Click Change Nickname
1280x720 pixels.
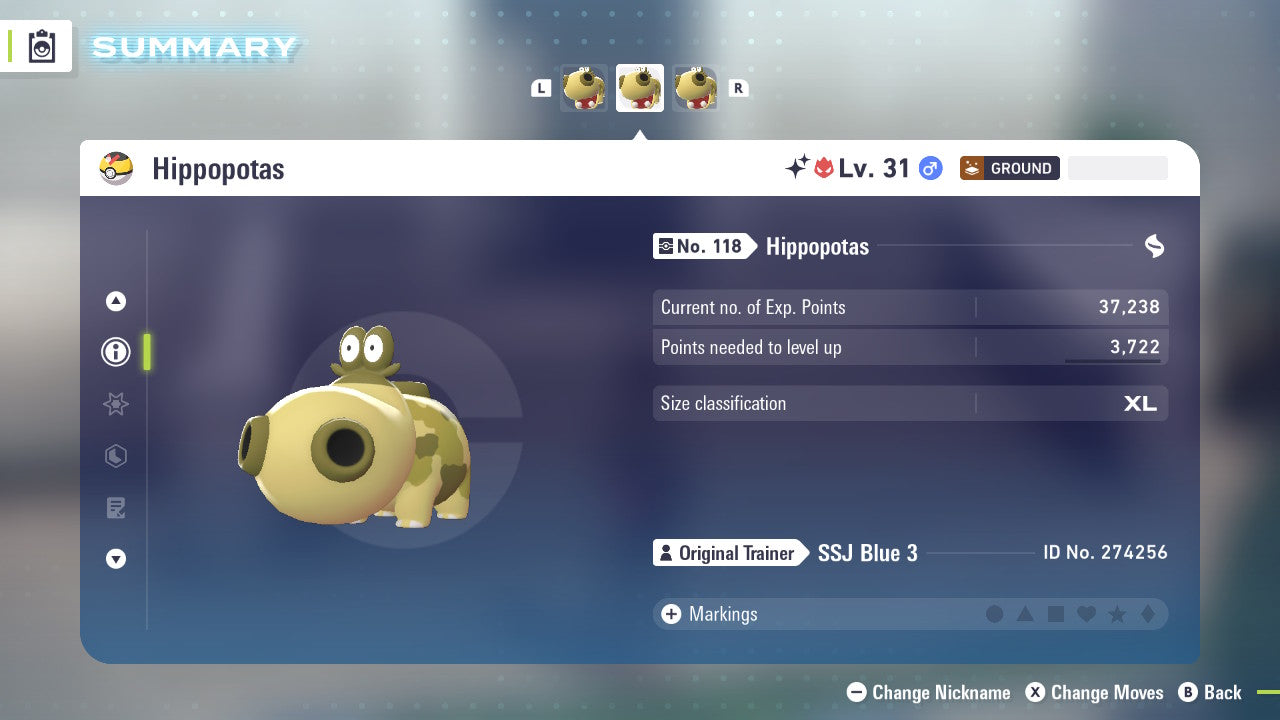click(x=928, y=692)
